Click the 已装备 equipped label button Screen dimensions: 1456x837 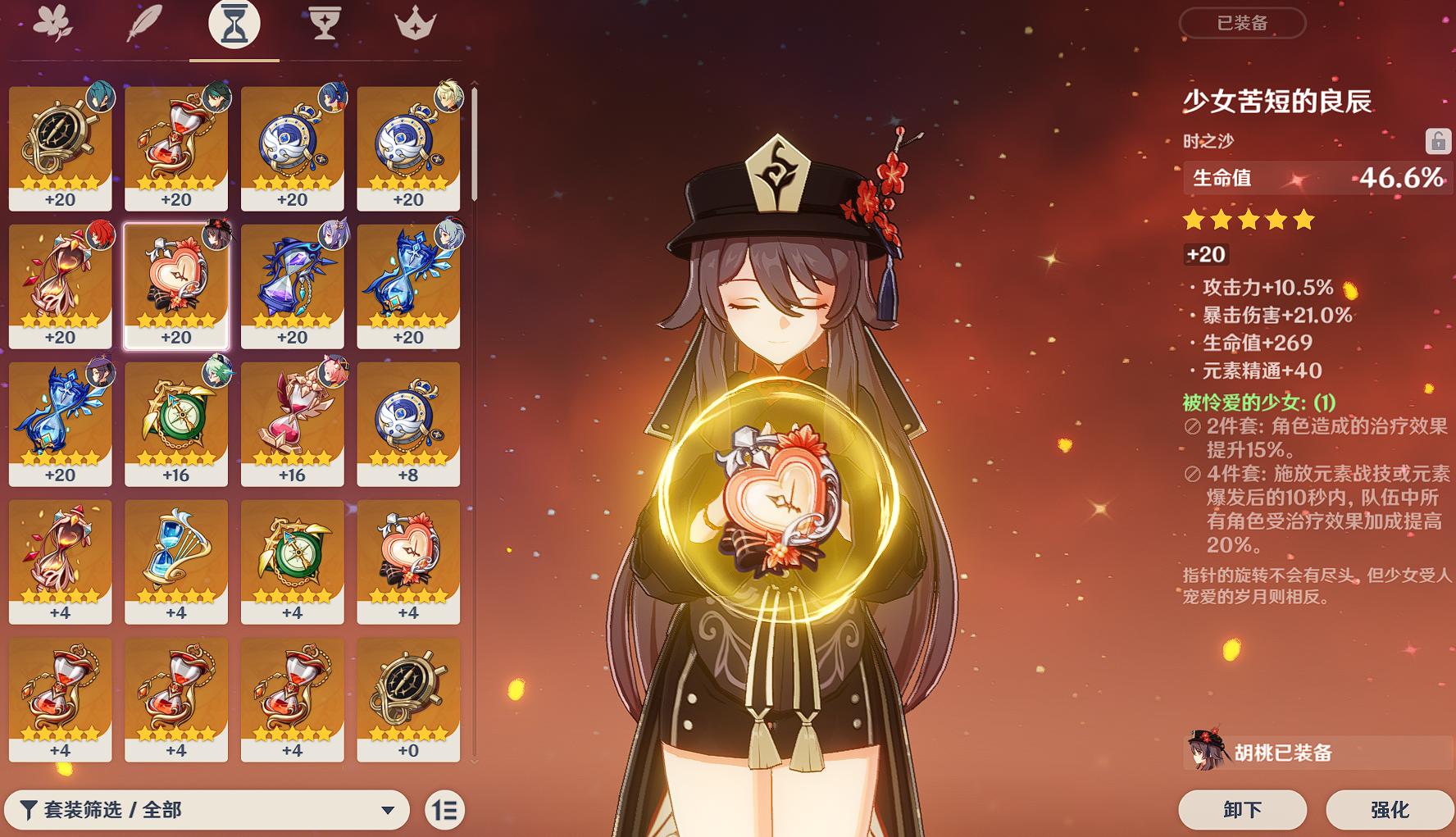1242,23
